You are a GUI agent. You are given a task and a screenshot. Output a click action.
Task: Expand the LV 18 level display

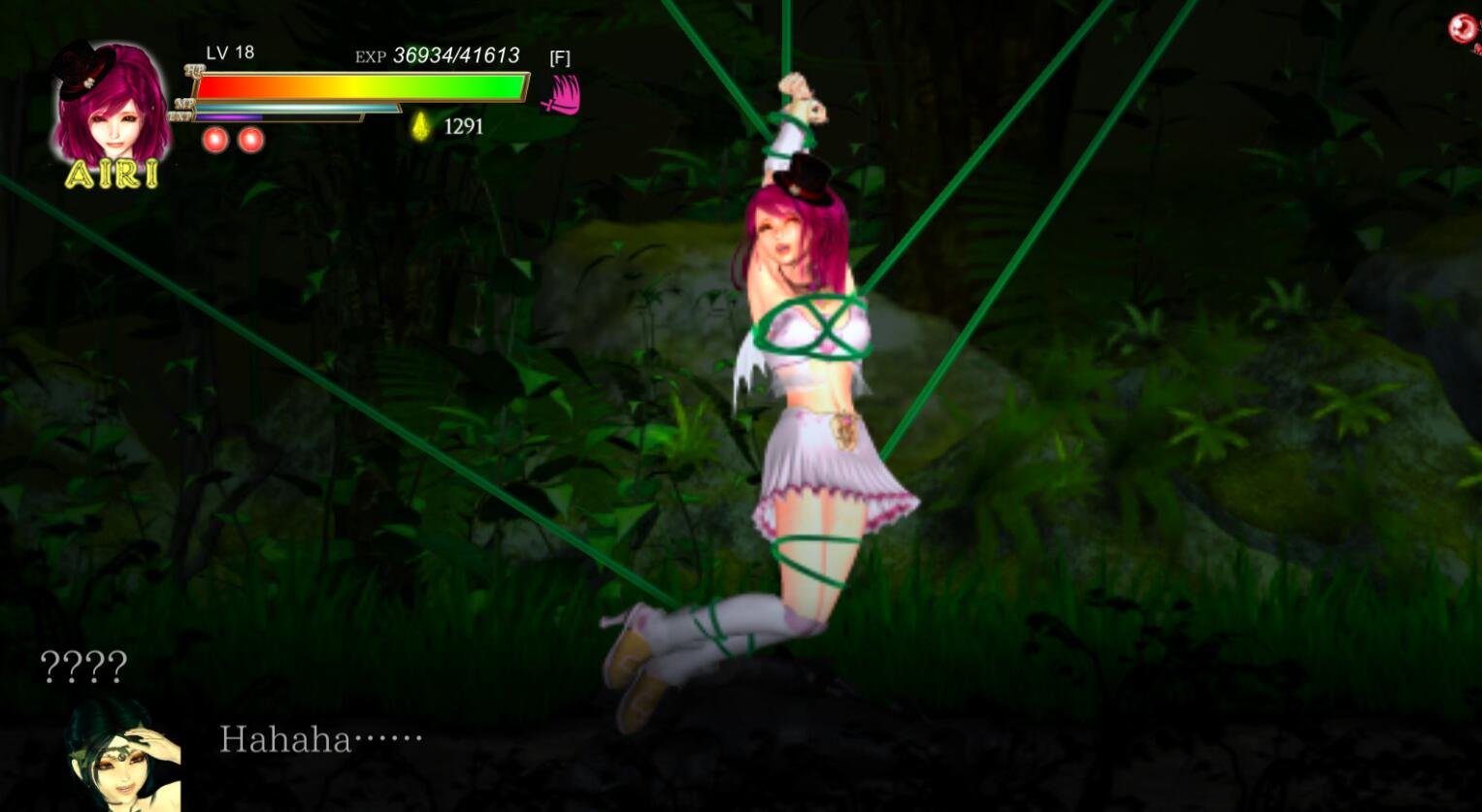click(227, 54)
